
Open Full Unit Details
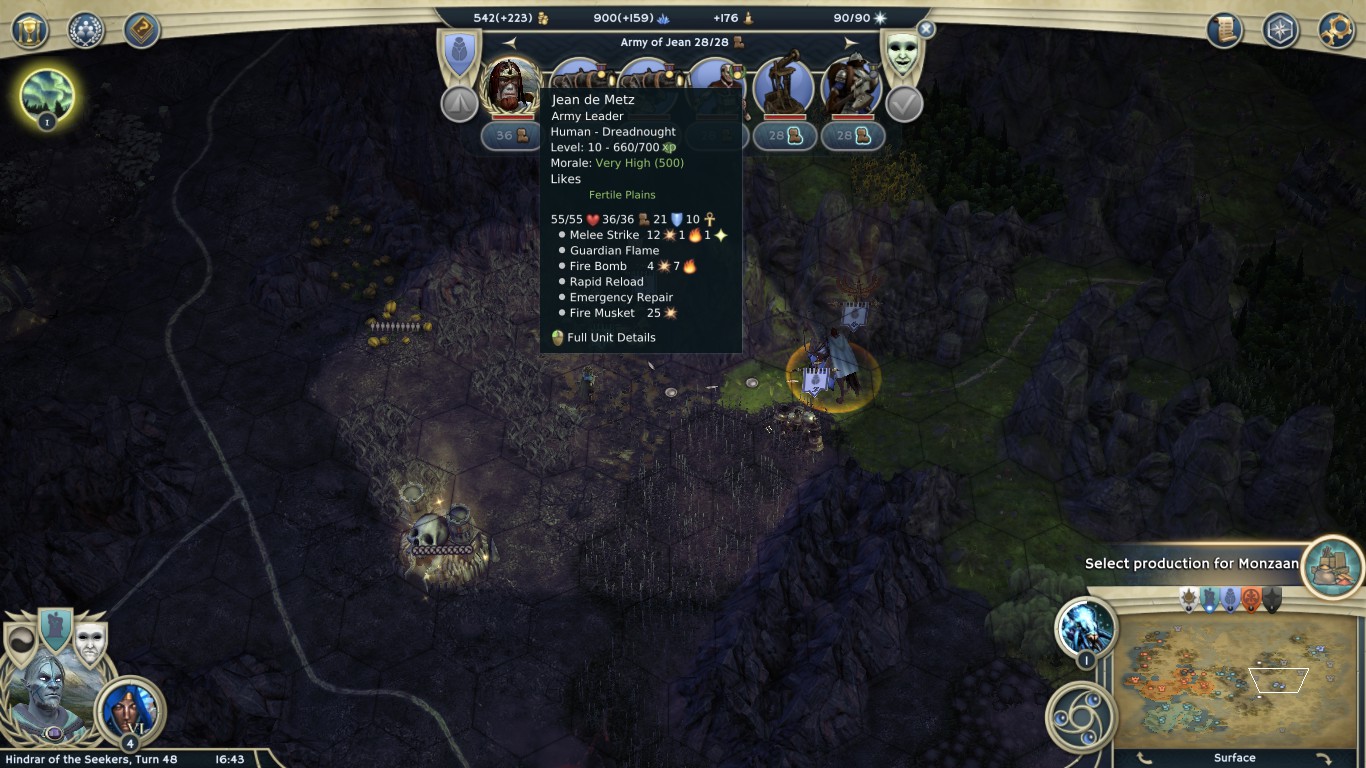click(x=611, y=338)
